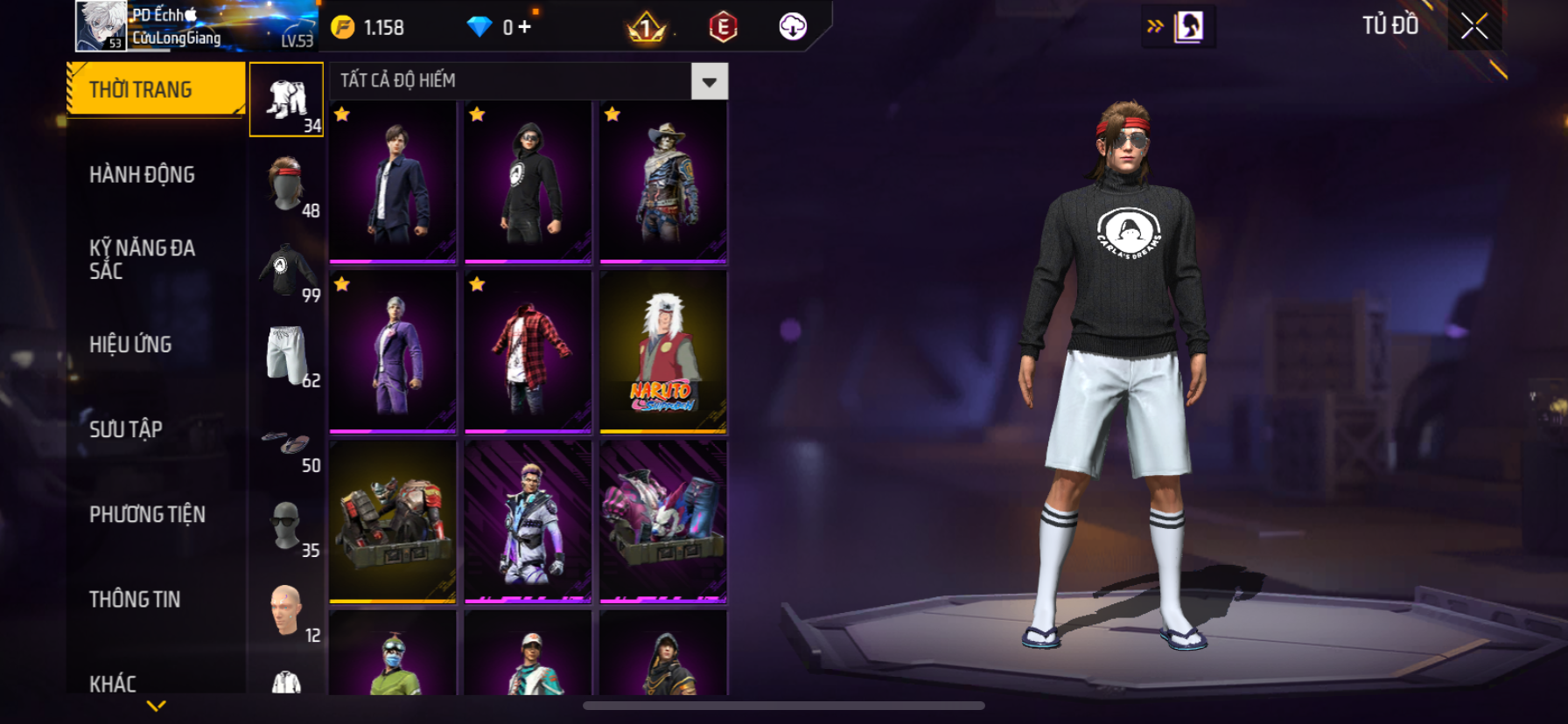Click the character silhouette icon beside Tủ Đồ
Screen dimensions: 1568x724
point(1188,26)
